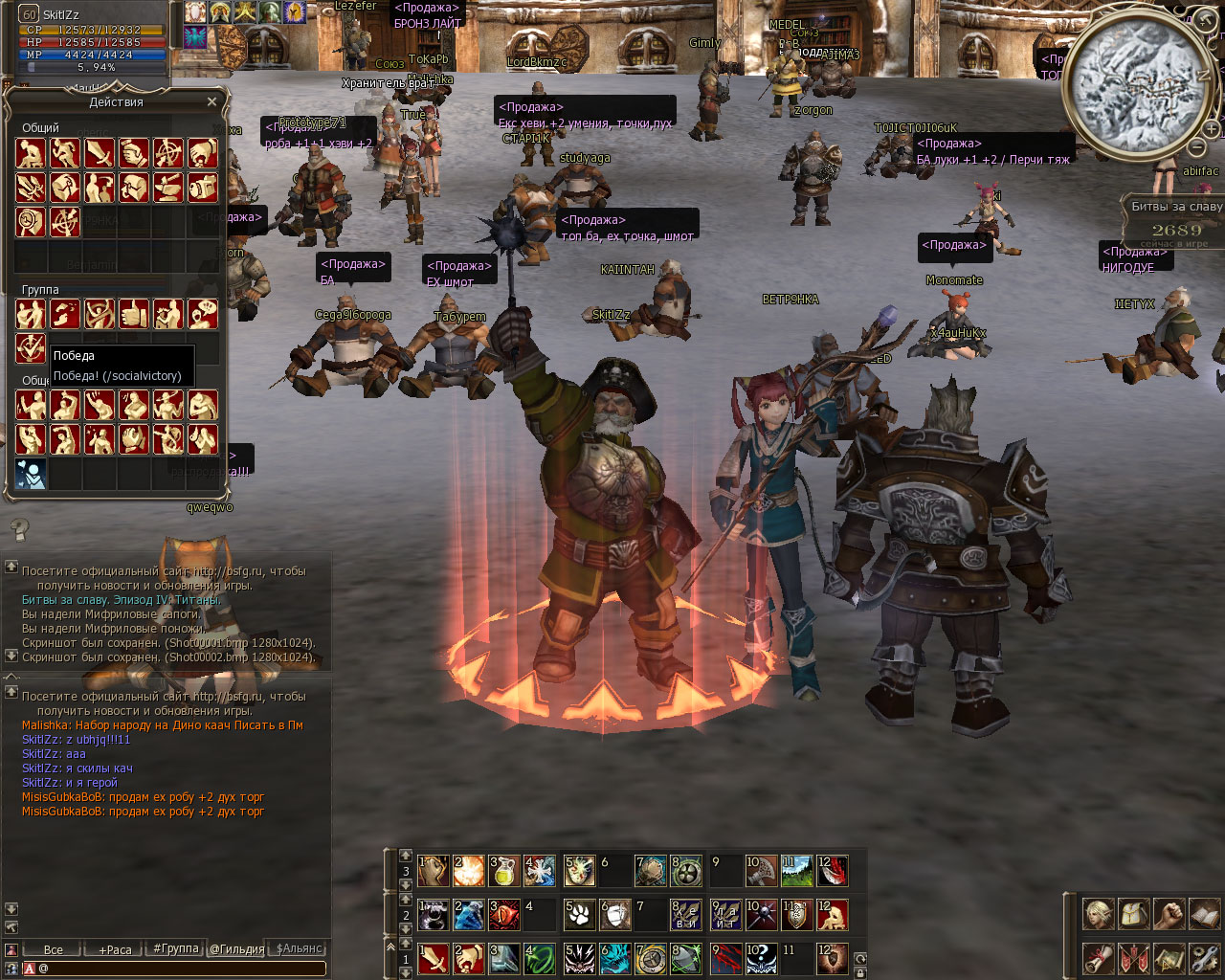Open the map scroll menu icon

[x=1169, y=958]
